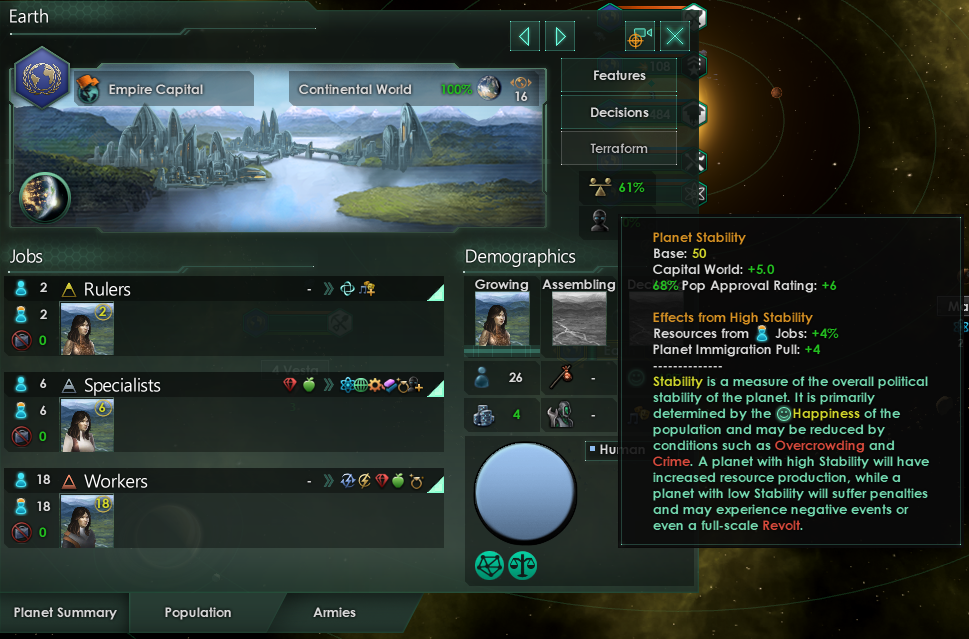Expand the Specialists job row

435,388
